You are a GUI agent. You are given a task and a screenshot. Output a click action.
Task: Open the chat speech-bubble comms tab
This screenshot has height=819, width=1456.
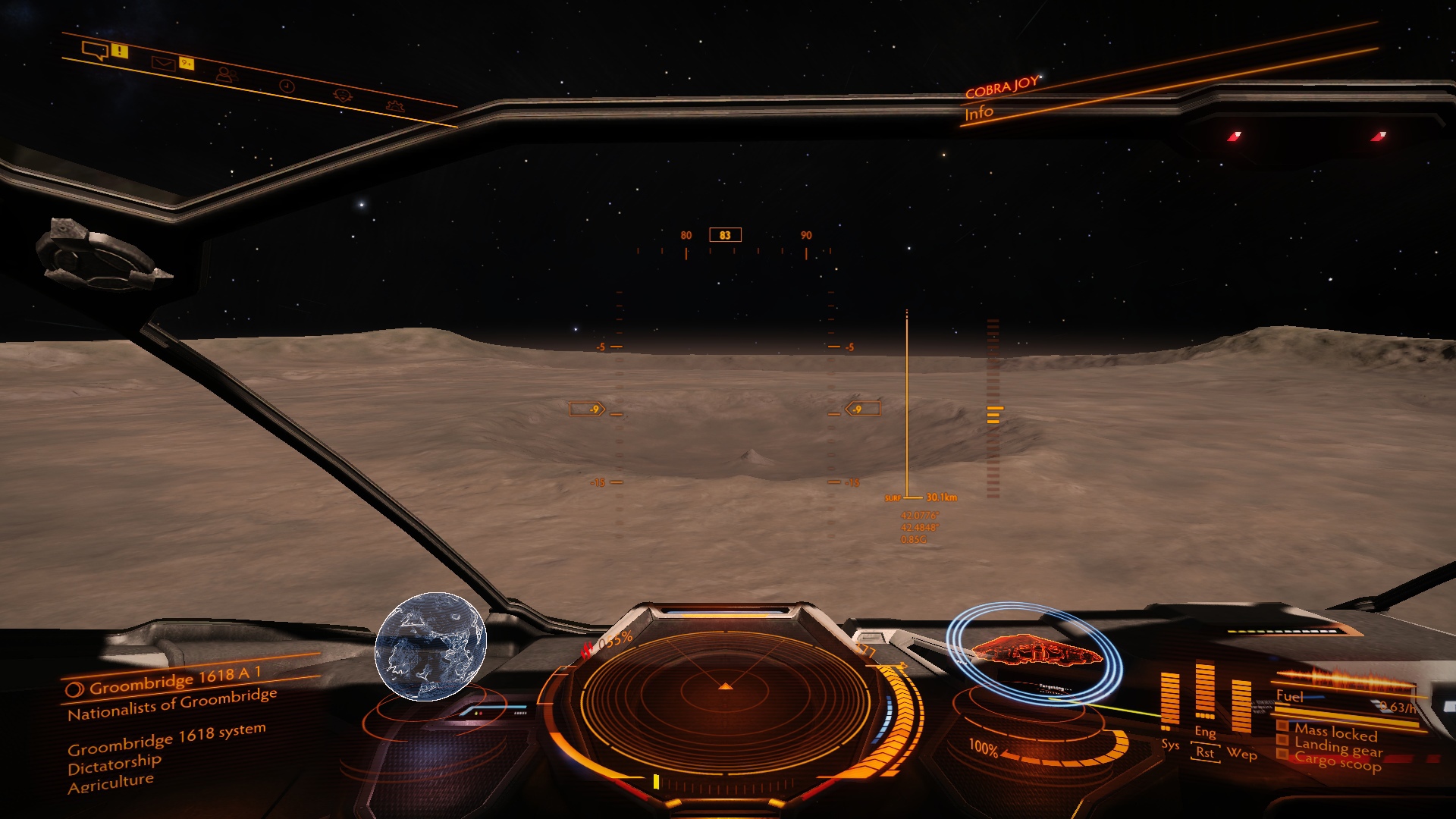point(95,51)
